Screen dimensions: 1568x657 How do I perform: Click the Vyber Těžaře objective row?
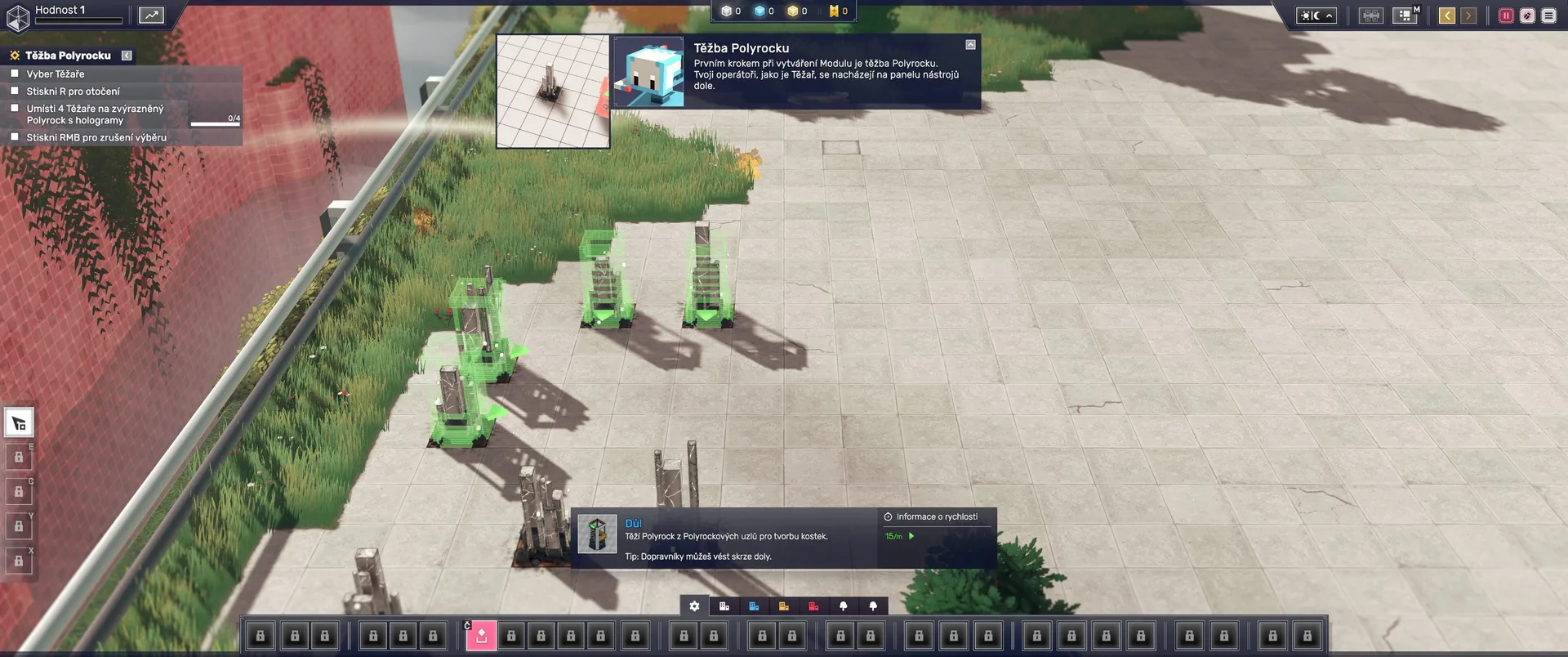pos(56,74)
